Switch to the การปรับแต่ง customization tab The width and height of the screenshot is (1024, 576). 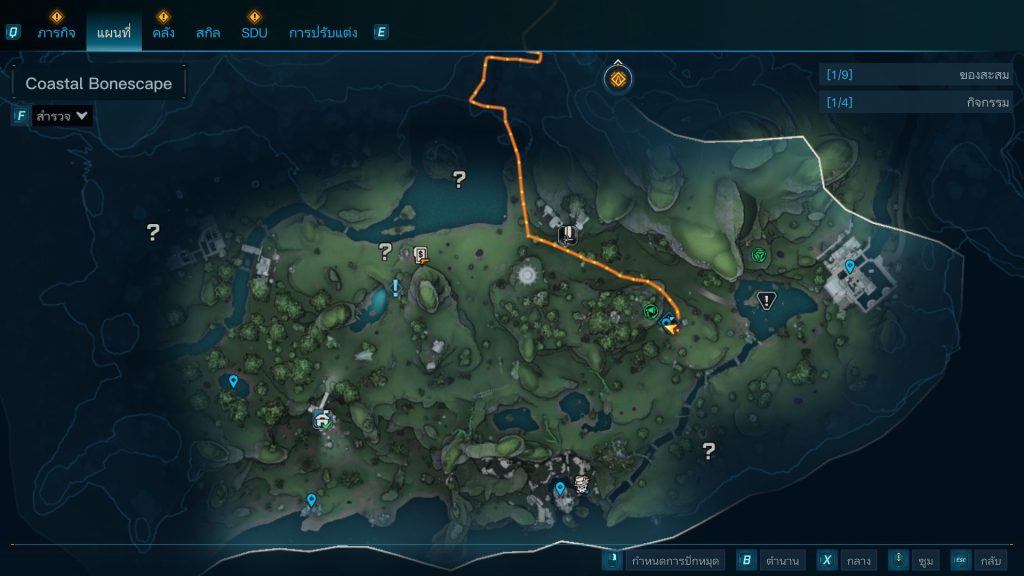pyautogui.click(x=322, y=32)
